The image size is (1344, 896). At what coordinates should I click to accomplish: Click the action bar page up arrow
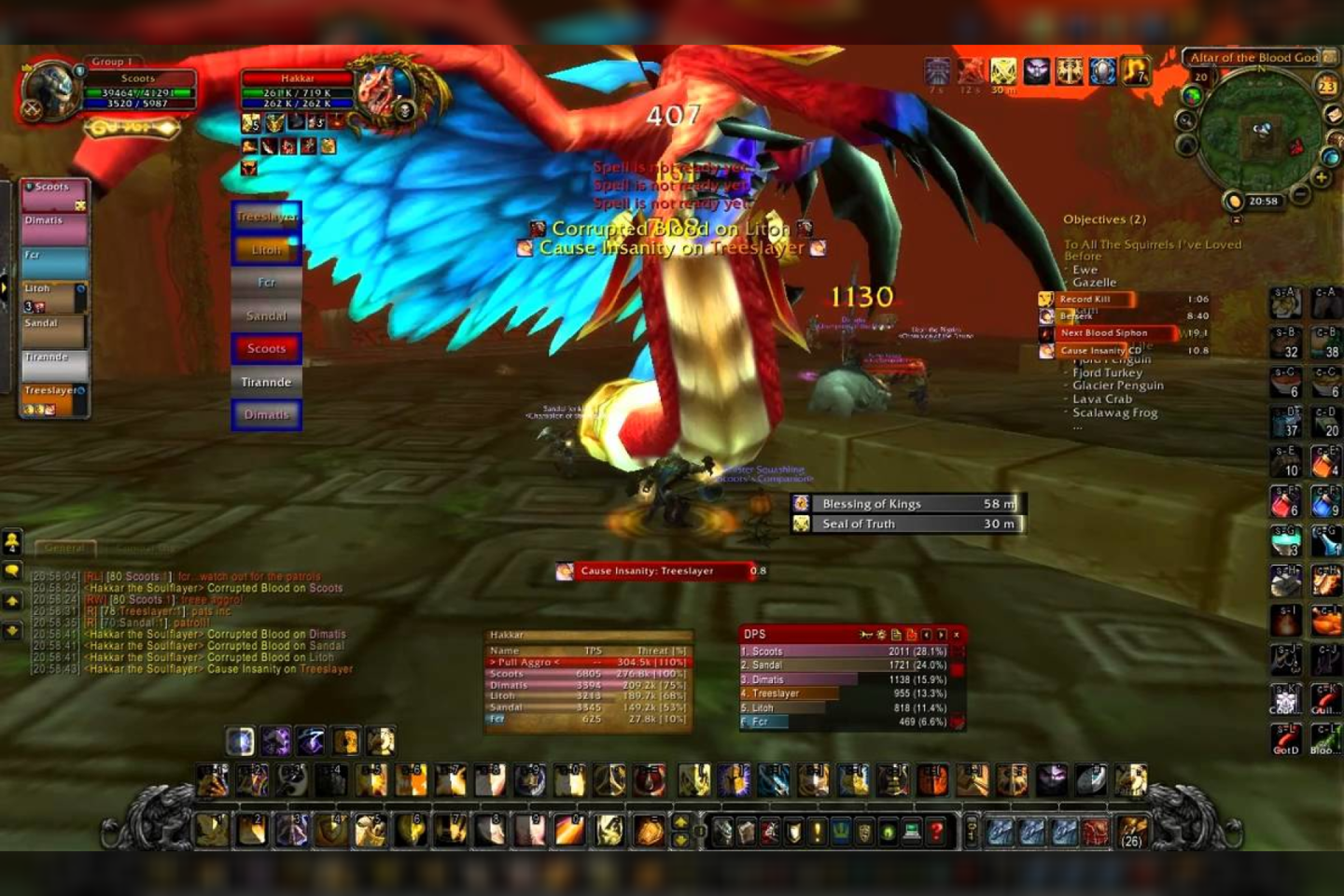[x=680, y=821]
